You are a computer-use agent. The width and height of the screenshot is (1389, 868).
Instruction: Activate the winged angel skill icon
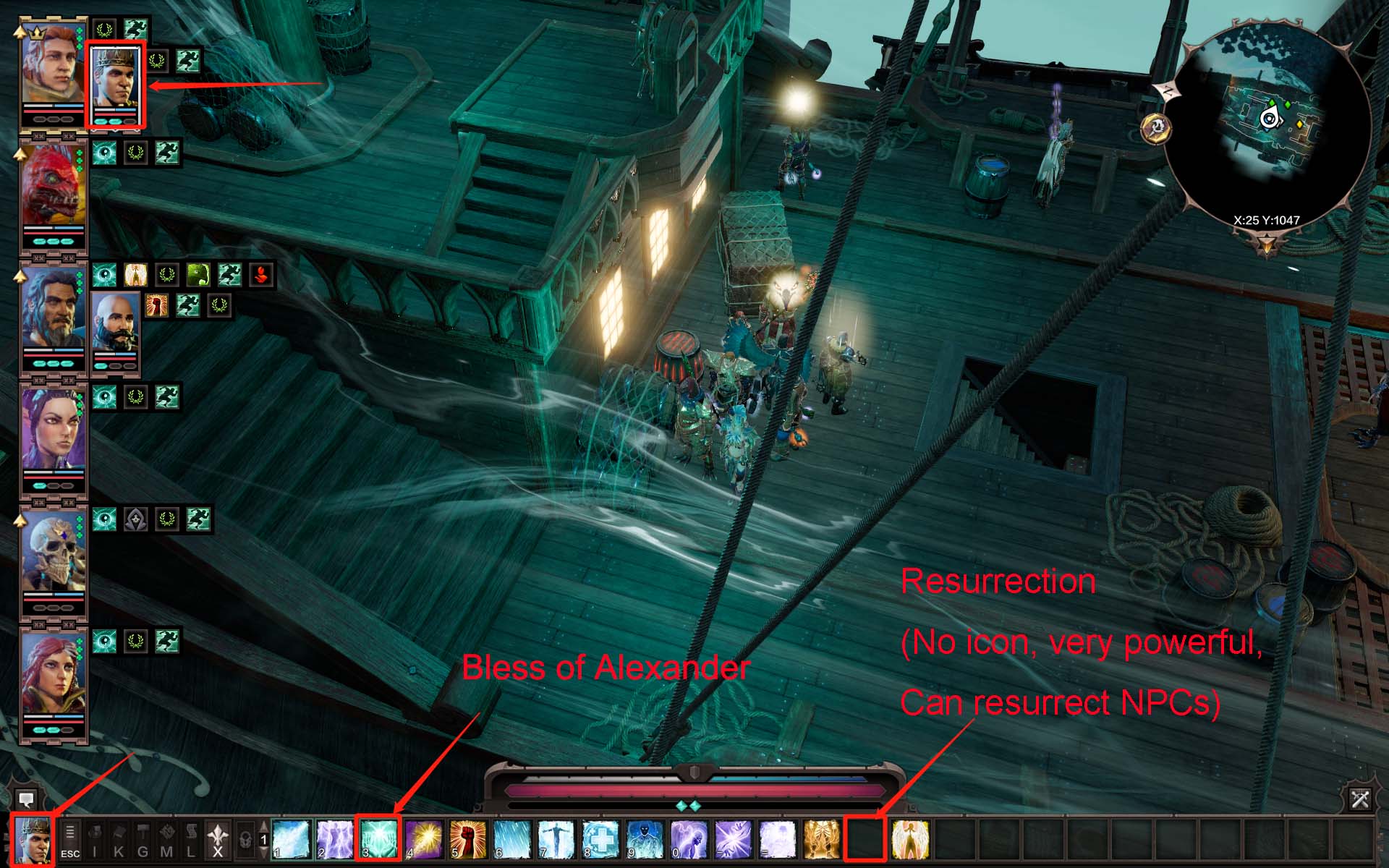coord(910,839)
